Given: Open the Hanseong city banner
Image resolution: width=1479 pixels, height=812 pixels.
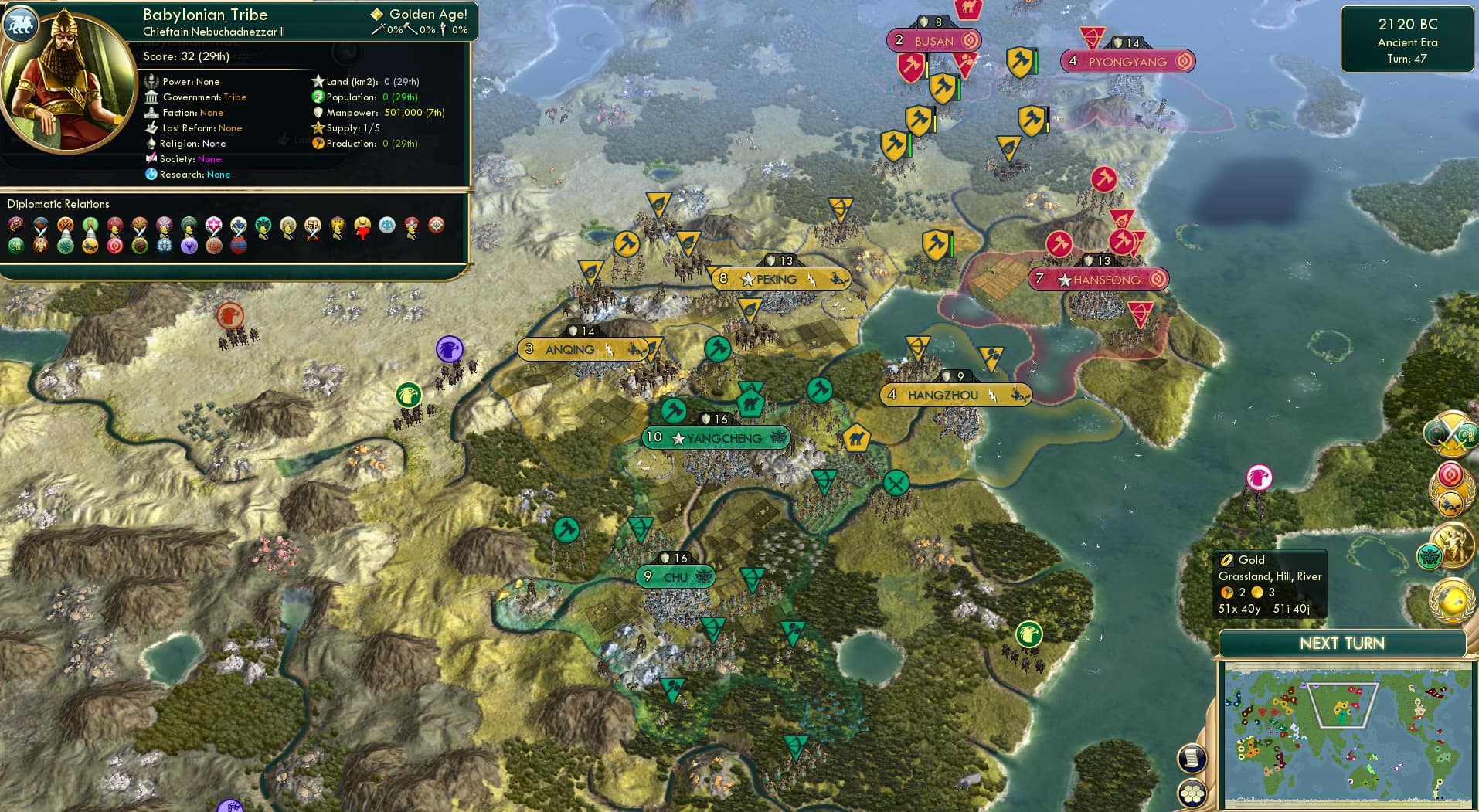Looking at the screenshot, I should click(x=1098, y=280).
